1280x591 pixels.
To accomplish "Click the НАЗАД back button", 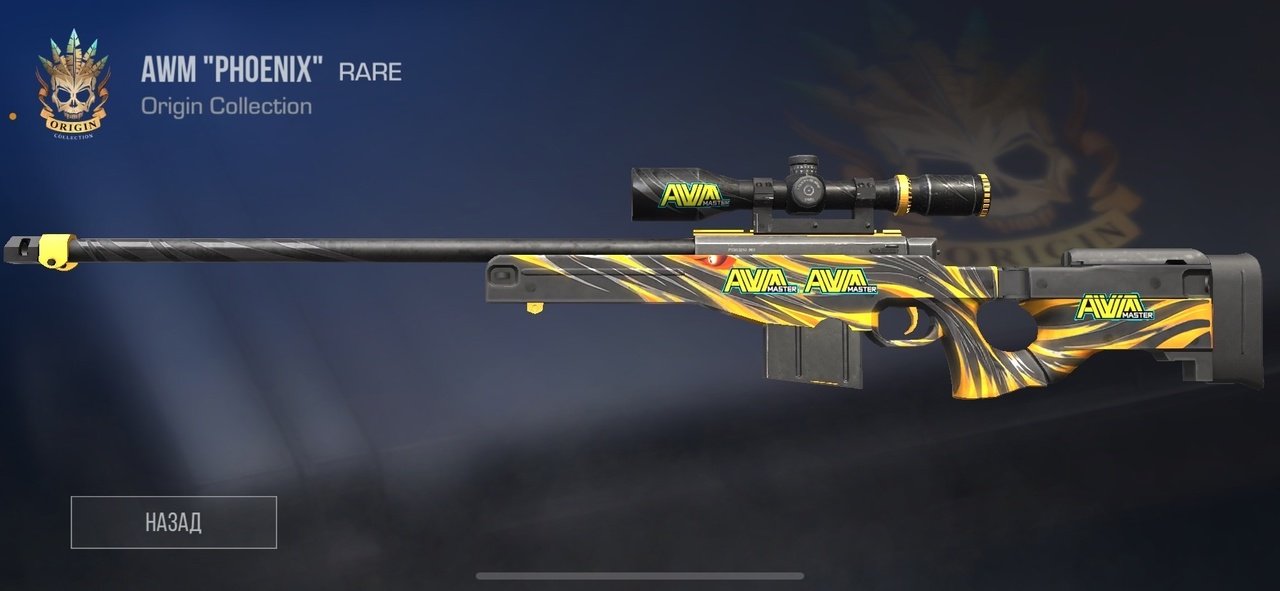I will [173, 522].
